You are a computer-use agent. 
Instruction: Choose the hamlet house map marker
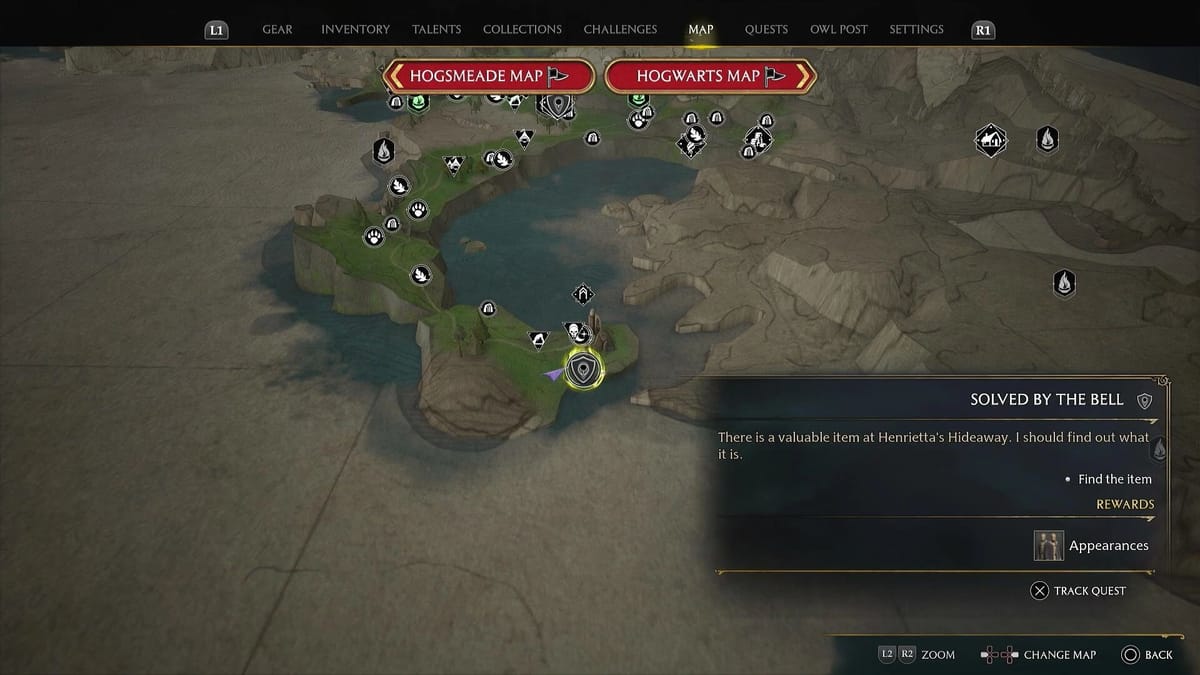(x=990, y=140)
